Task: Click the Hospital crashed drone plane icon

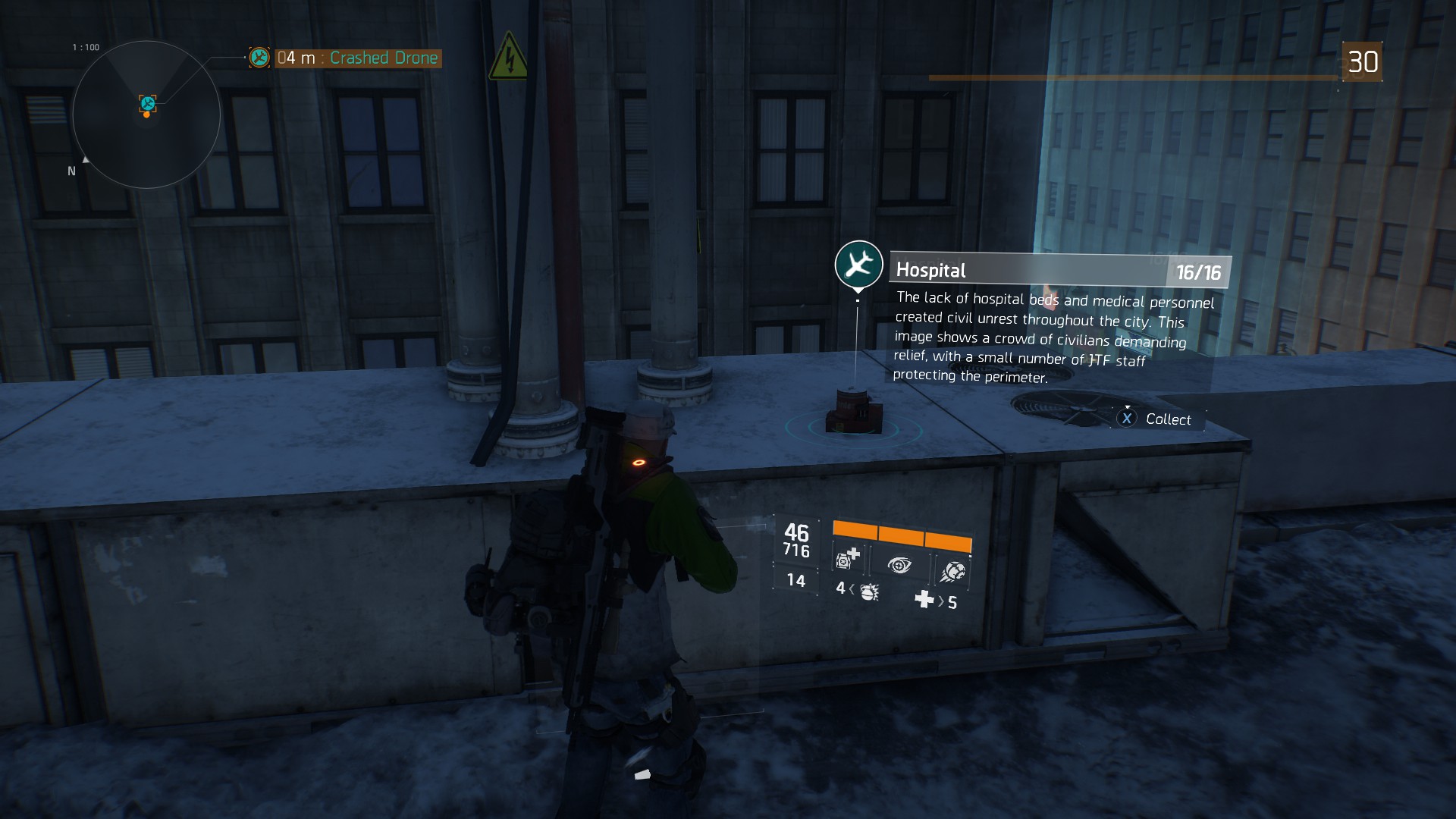Action: tap(858, 264)
